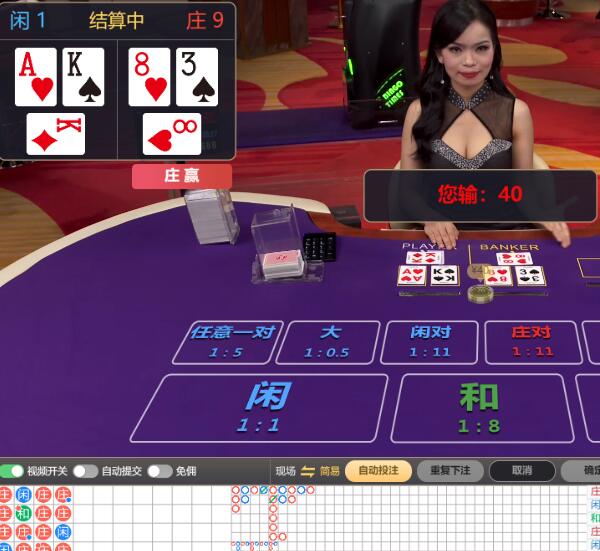Image resolution: width=600 pixels, height=551 pixels.
Task: Activate the 自动投注 auto-bet button
Action: click(x=378, y=471)
